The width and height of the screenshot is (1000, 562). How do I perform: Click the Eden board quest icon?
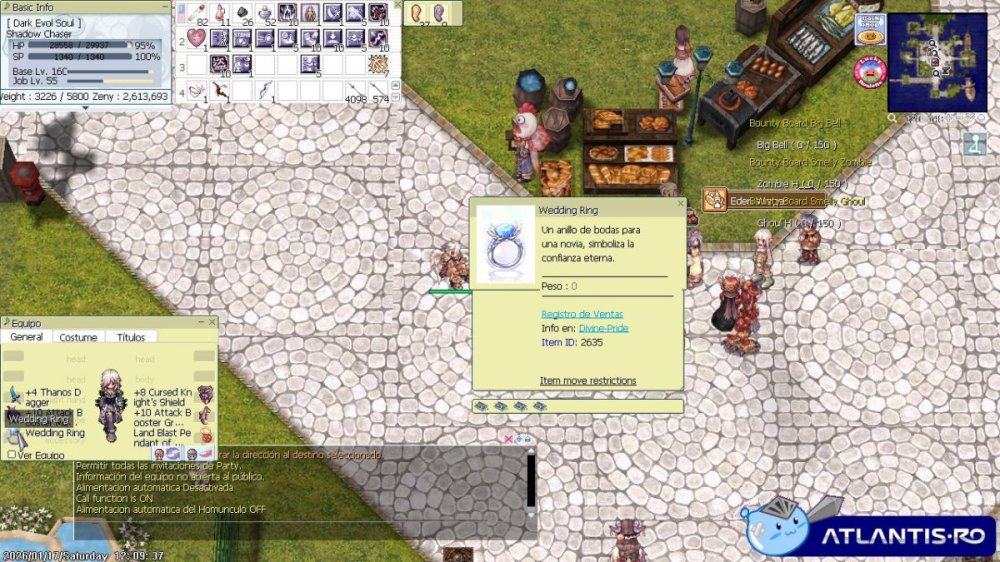click(714, 200)
